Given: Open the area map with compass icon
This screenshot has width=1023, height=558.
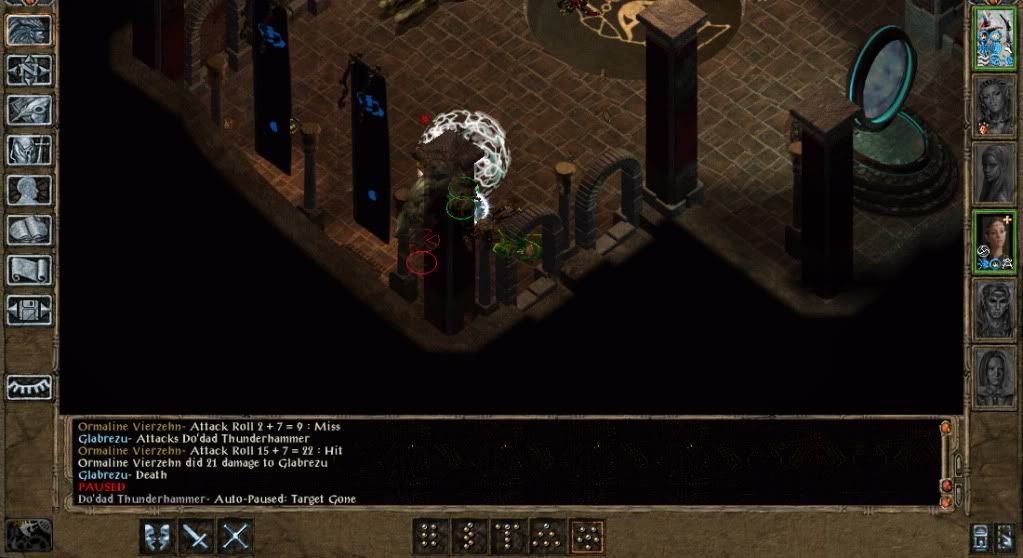Looking at the screenshot, I should (x=29, y=69).
